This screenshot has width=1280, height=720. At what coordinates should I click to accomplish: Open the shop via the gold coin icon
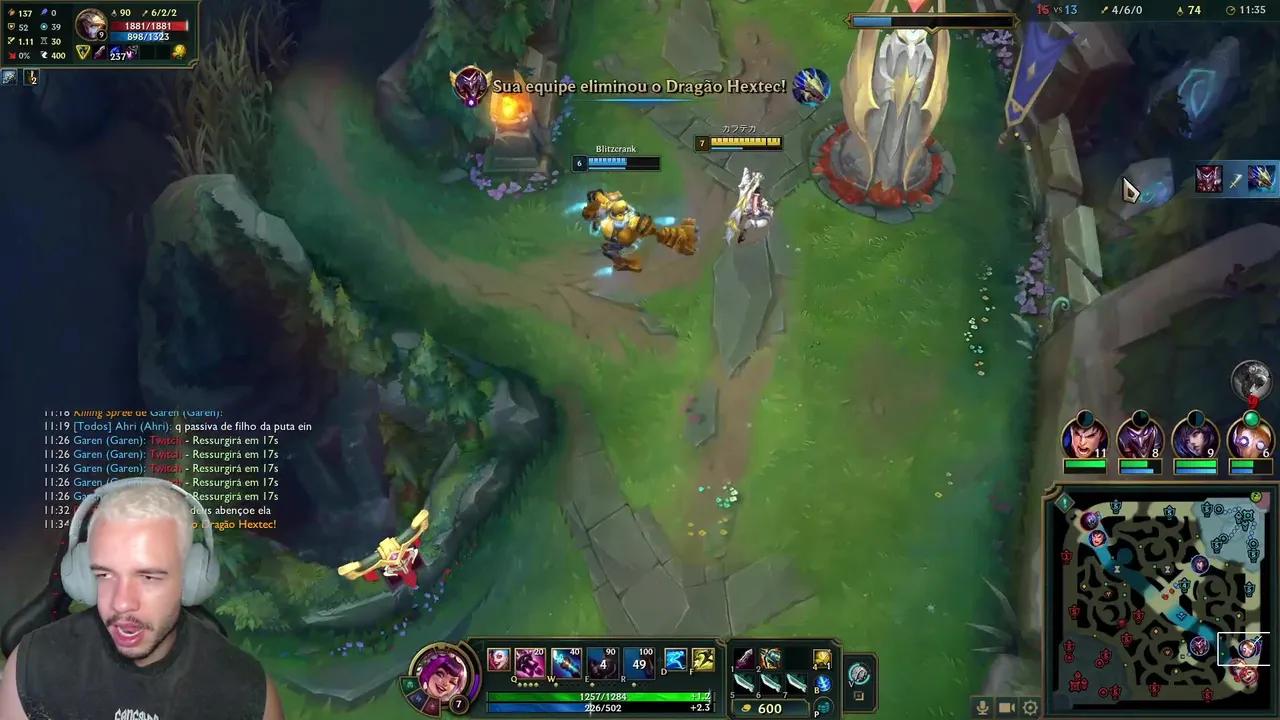[745, 708]
